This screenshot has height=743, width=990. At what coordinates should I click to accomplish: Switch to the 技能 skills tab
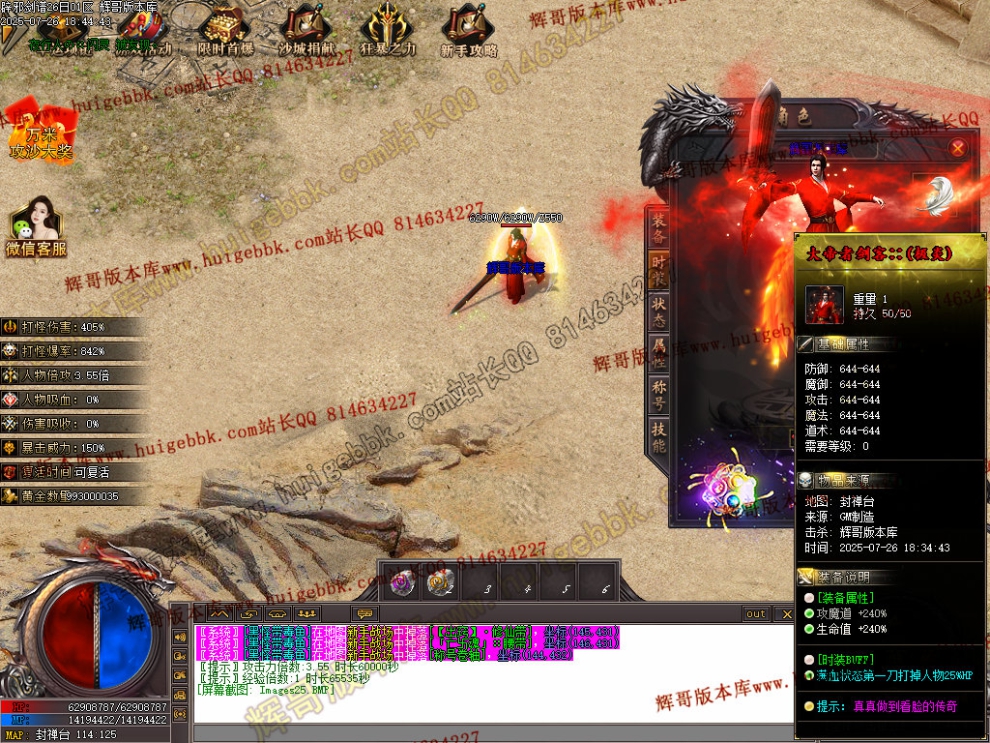659,437
